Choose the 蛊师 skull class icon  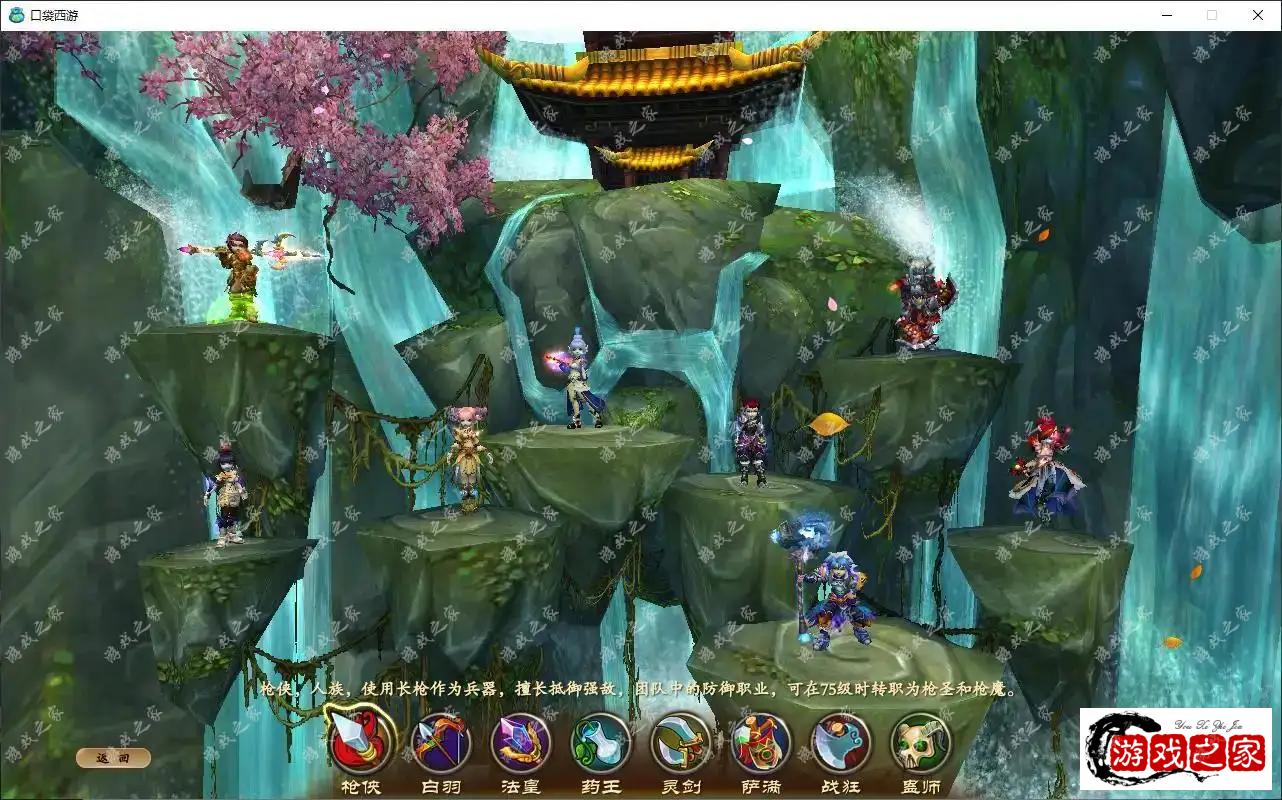point(921,743)
